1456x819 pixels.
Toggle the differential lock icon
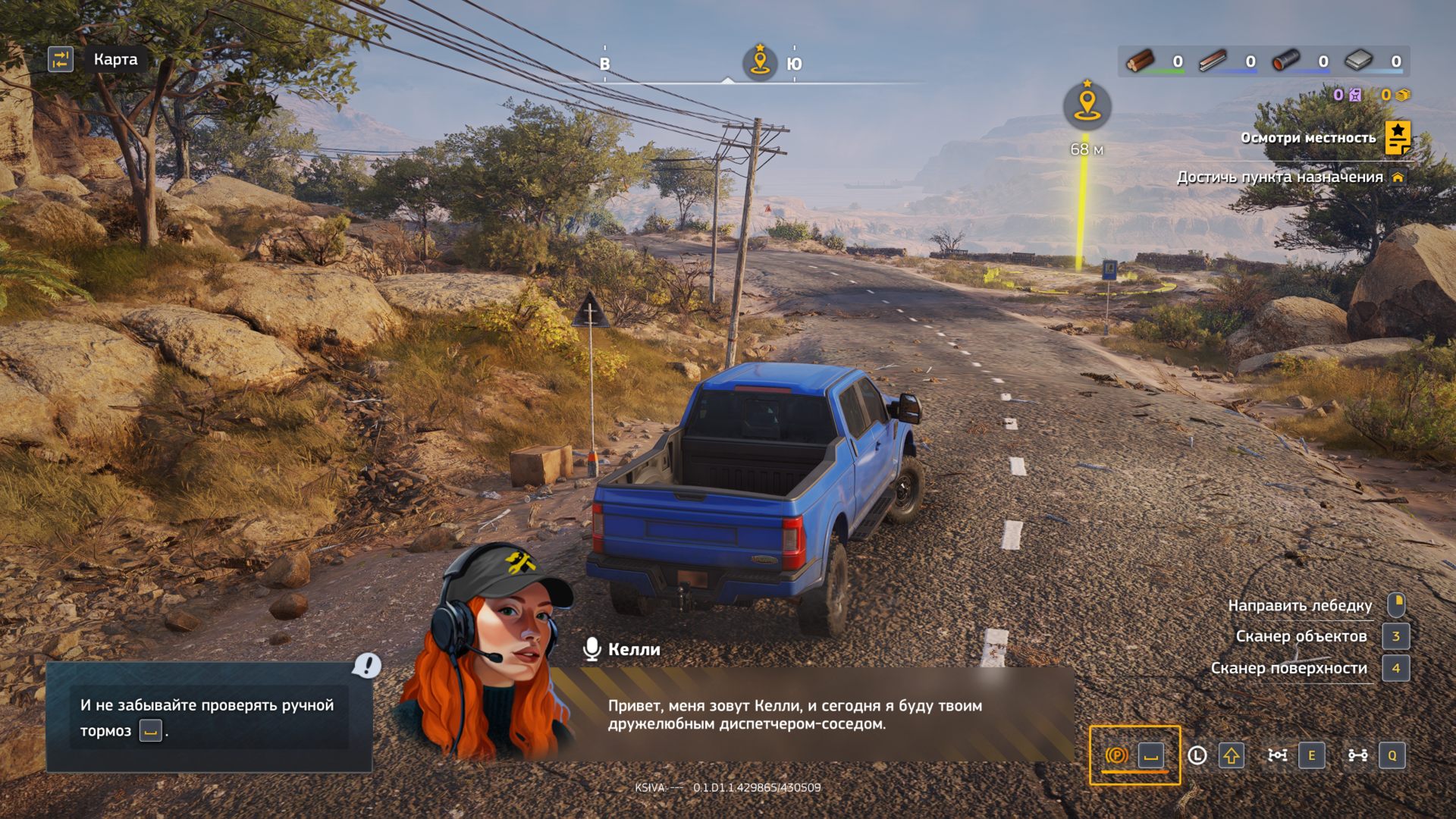point(1277,755)
